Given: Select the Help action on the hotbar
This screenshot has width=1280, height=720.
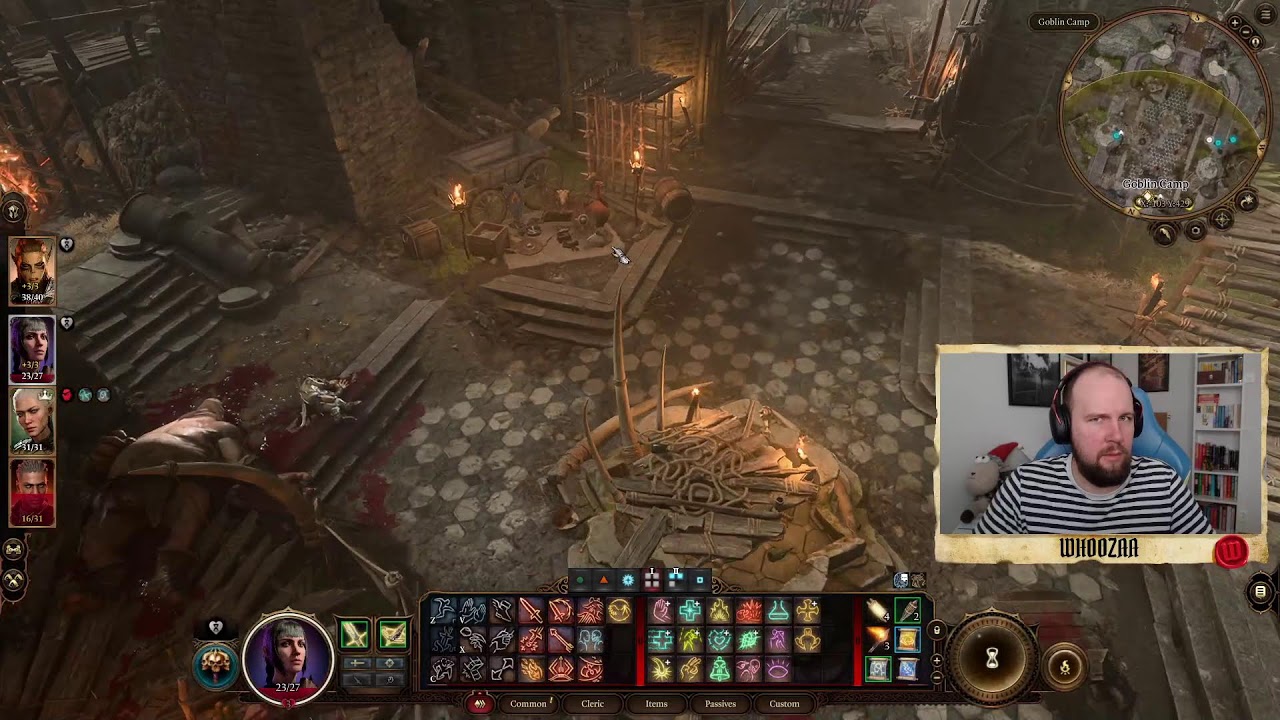Looking at the screenshot, I should point(472,611).
